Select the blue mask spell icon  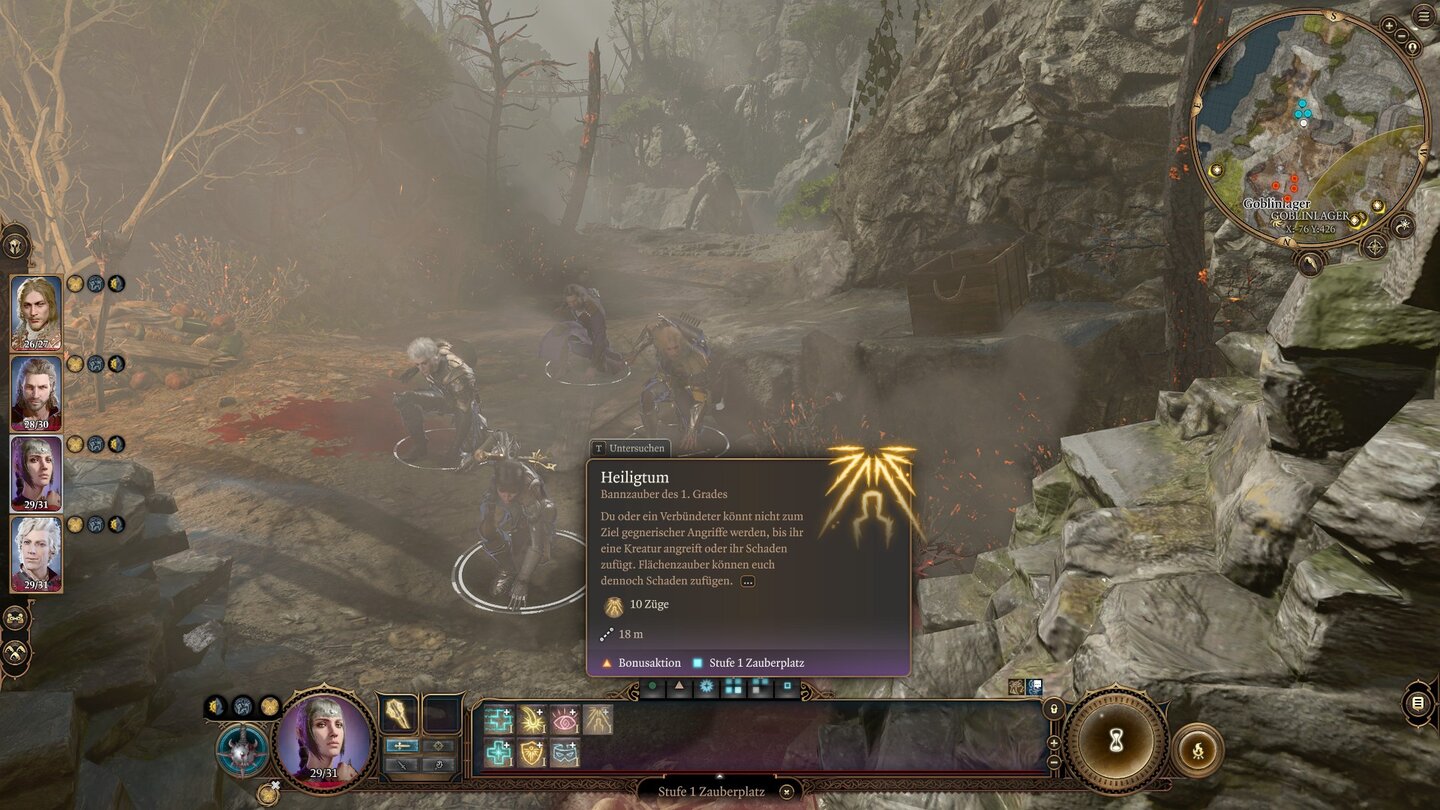coord(565,753)
